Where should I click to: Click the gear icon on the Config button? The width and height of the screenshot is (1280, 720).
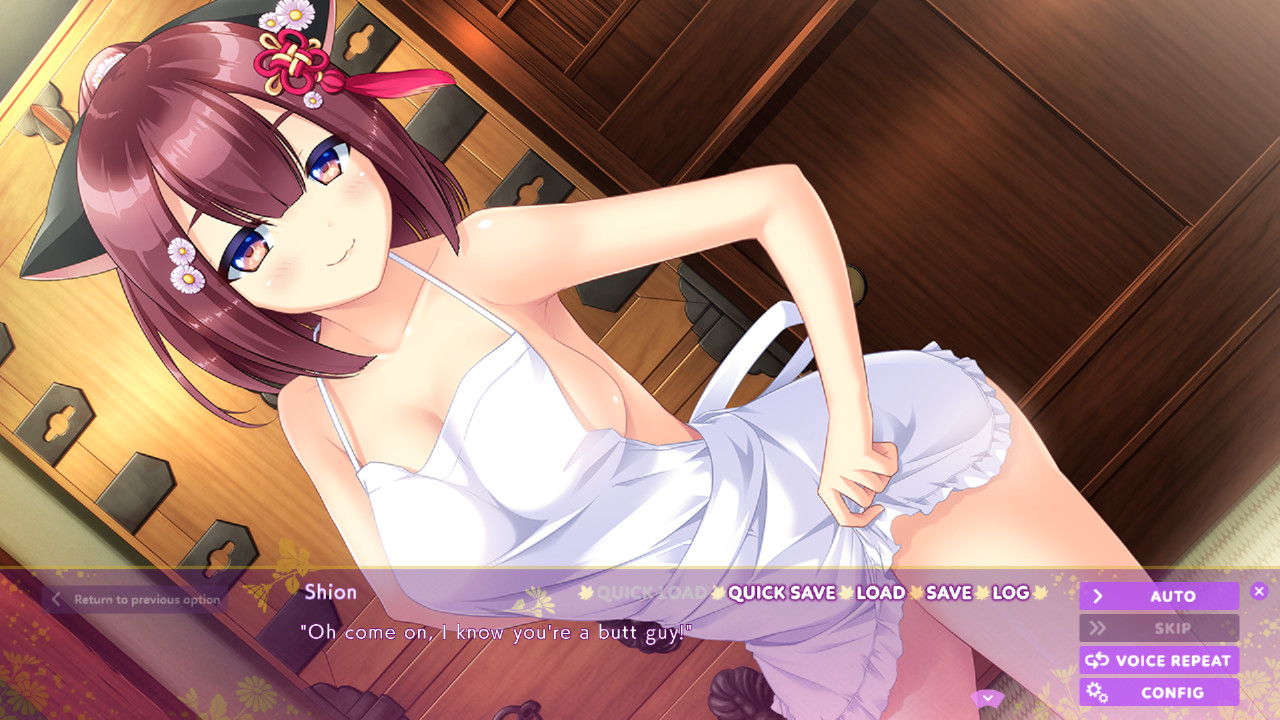click(1098, 691)
